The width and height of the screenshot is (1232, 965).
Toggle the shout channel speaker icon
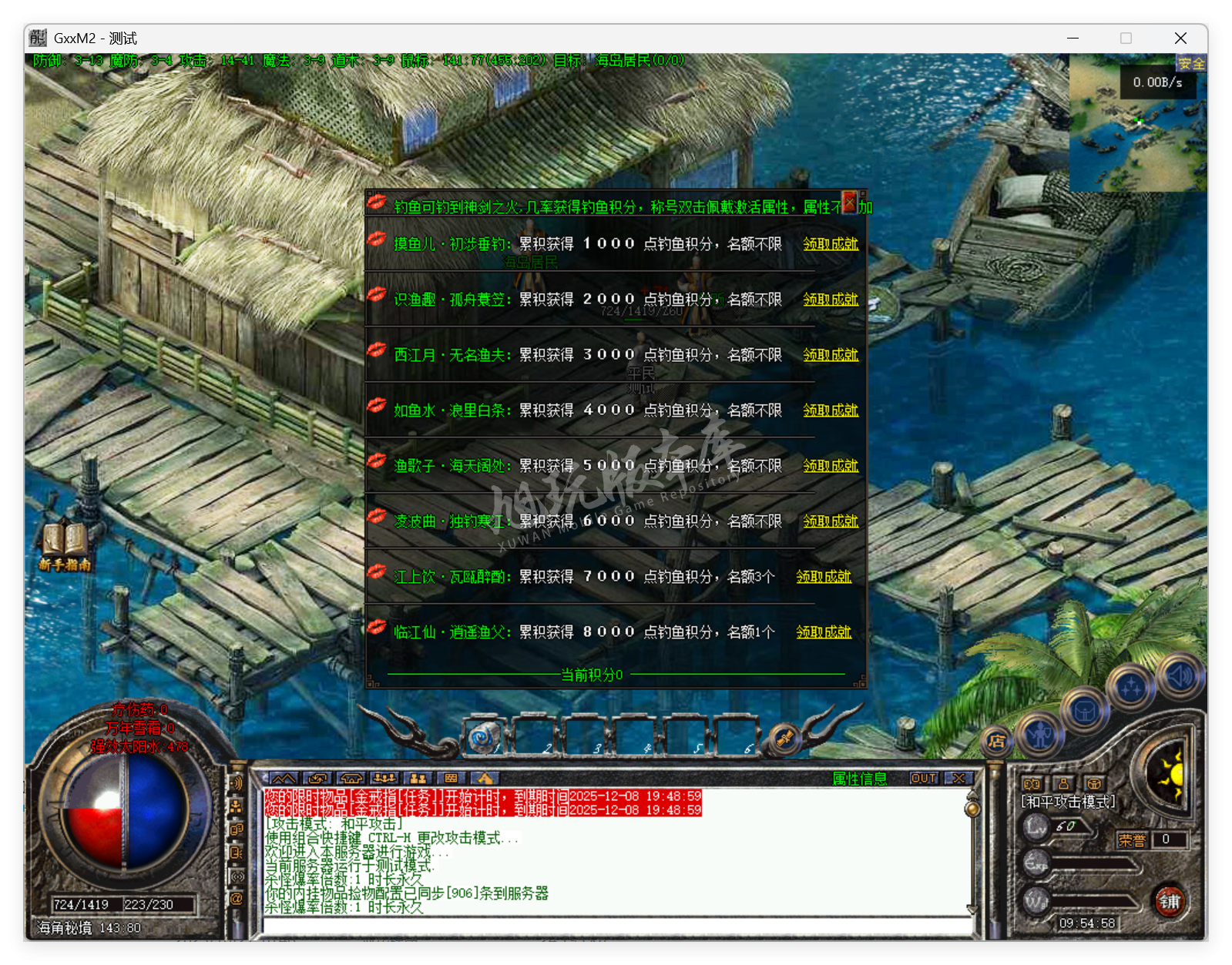pyautogui.click(x=236, y=782)
